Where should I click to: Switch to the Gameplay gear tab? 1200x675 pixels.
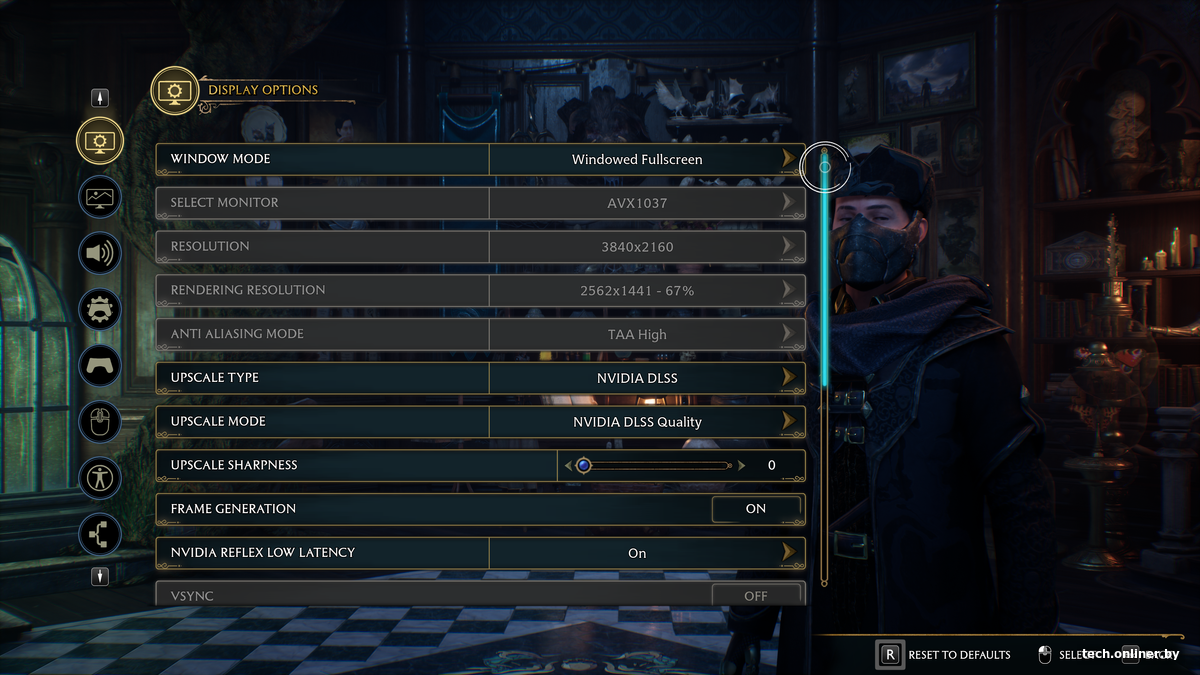point(100,309)
